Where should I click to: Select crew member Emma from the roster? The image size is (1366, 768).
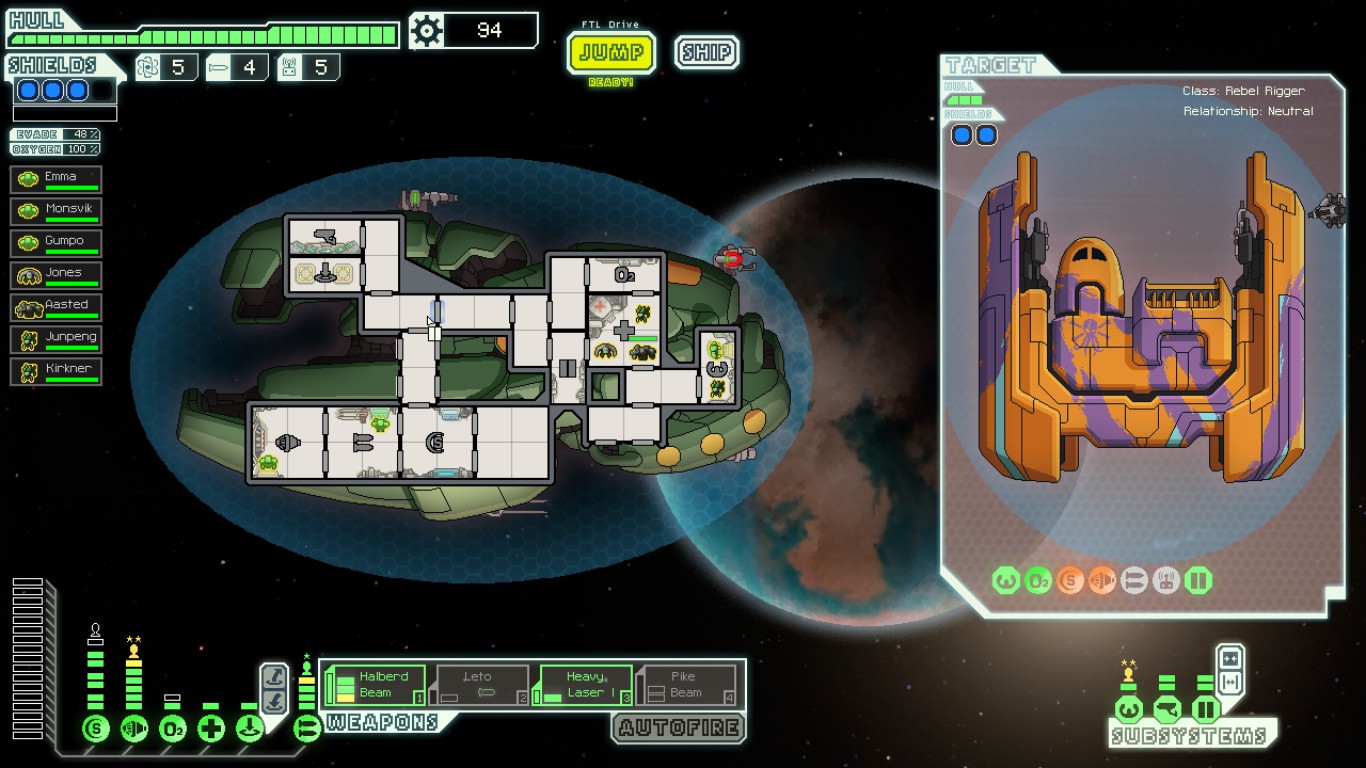pos(56,180)
